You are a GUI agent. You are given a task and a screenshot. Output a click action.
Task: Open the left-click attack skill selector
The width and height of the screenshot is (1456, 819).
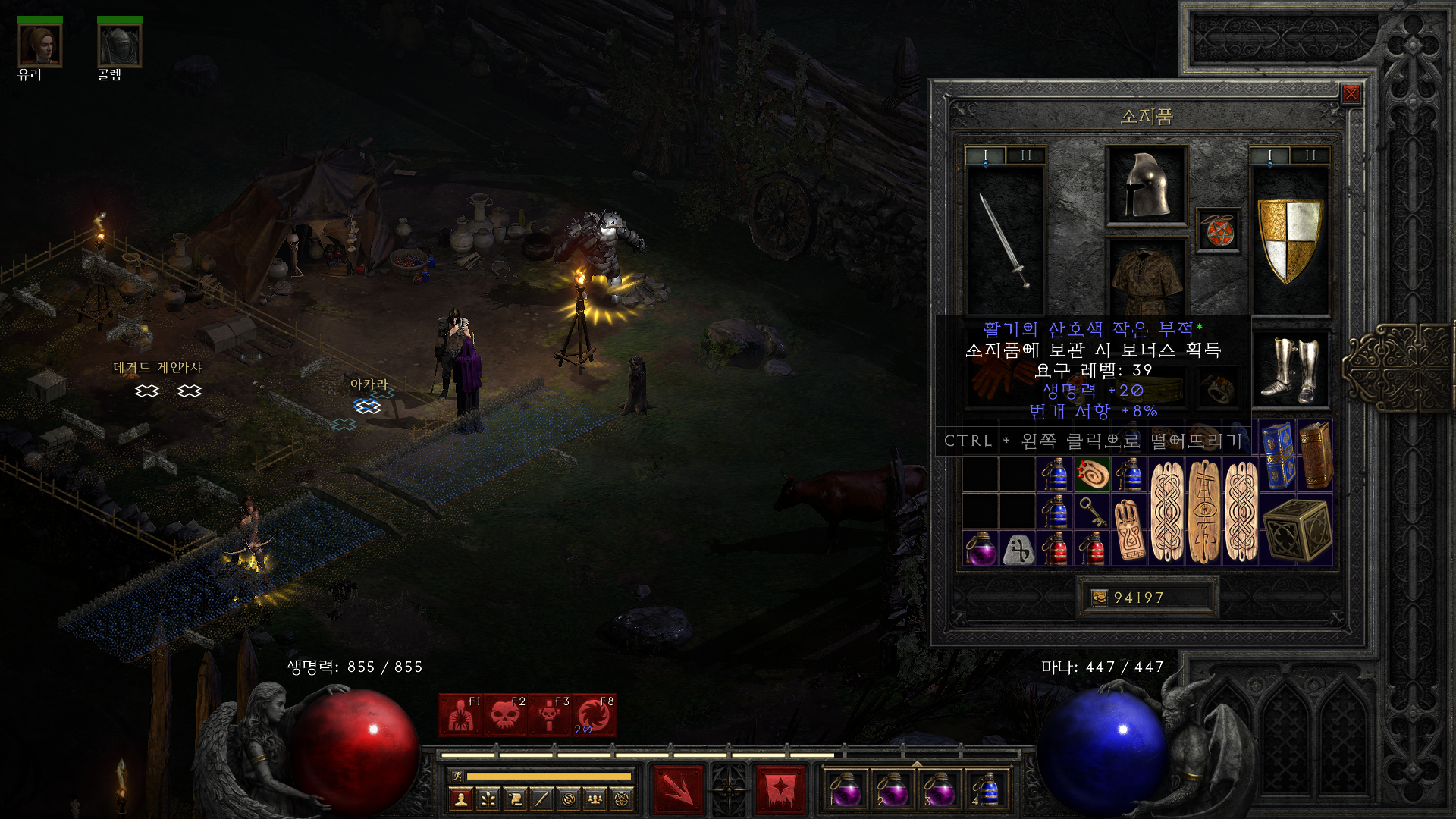coord(678,789)
